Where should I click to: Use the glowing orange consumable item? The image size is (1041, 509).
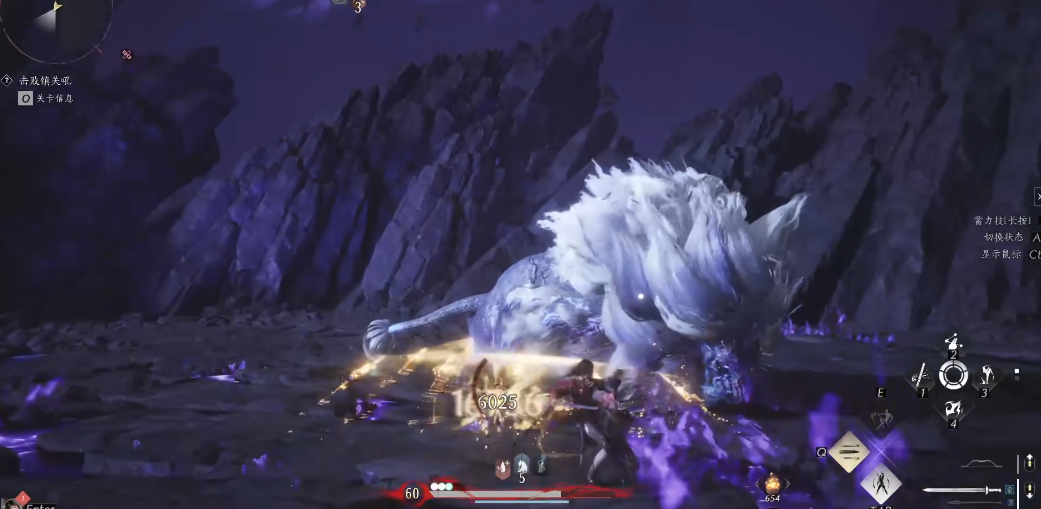[x=772, y=482]
